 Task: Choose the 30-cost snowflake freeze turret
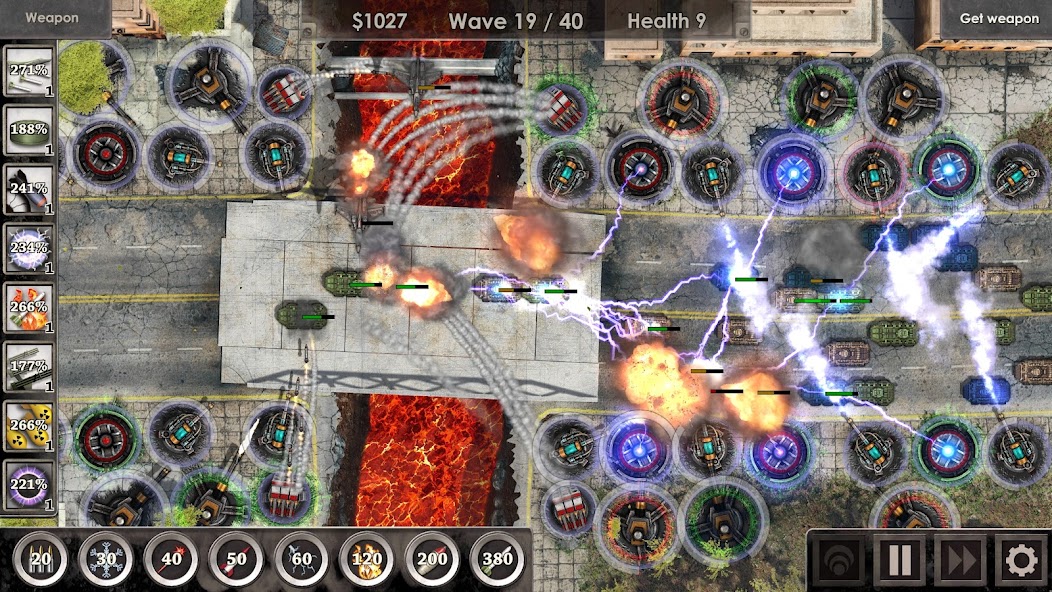(x=106, y=558)
